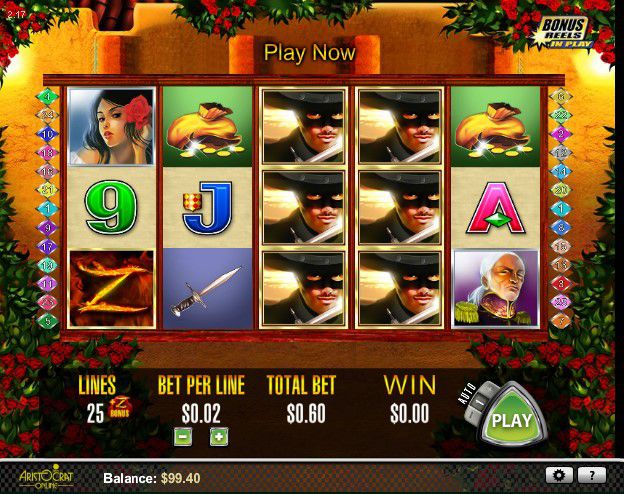Screen dimensions: 624x494
Task: Open settings via the gear button
Action: [x=560, y=475]
